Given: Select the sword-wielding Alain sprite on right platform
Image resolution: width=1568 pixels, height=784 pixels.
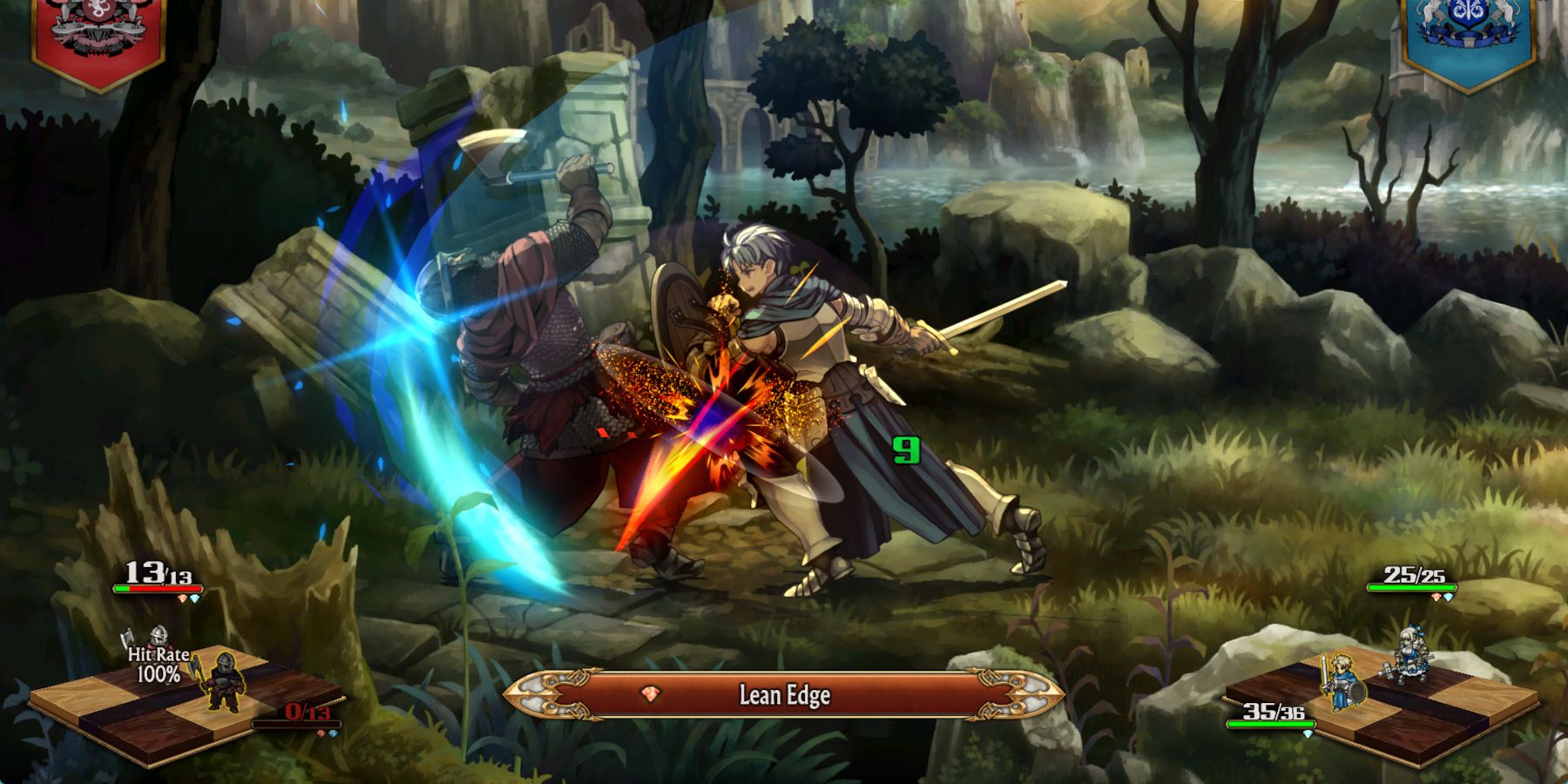Looking at the screenshot, I should 1343,680.
